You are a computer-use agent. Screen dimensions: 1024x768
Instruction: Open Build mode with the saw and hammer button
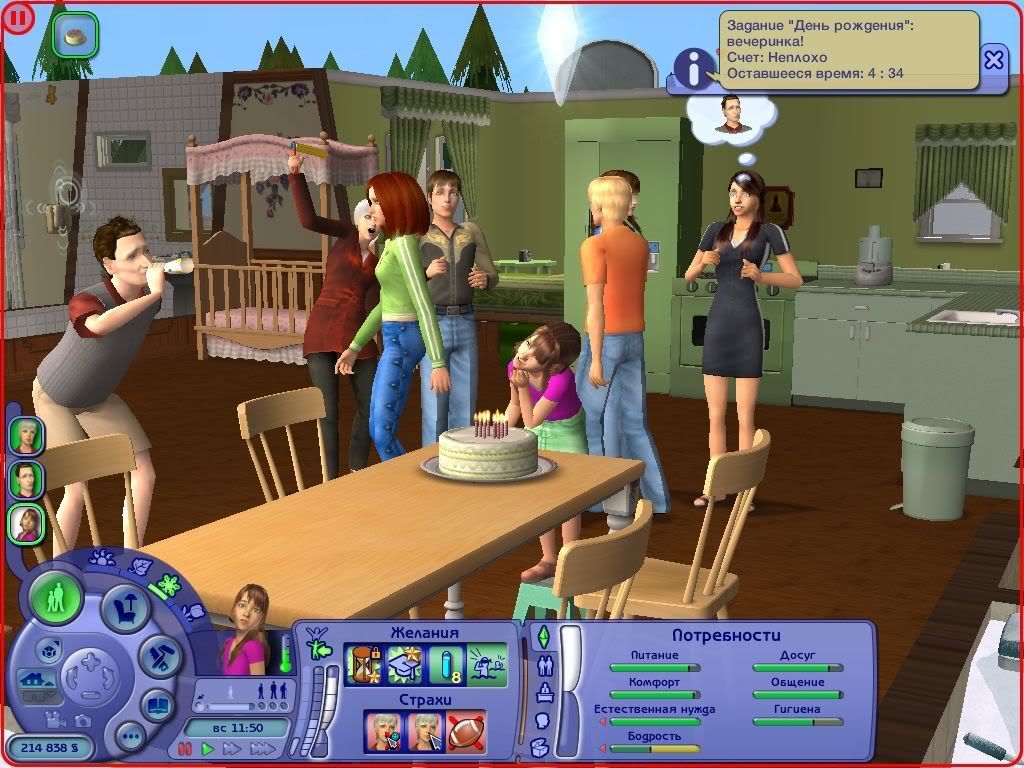click(160, 656)
